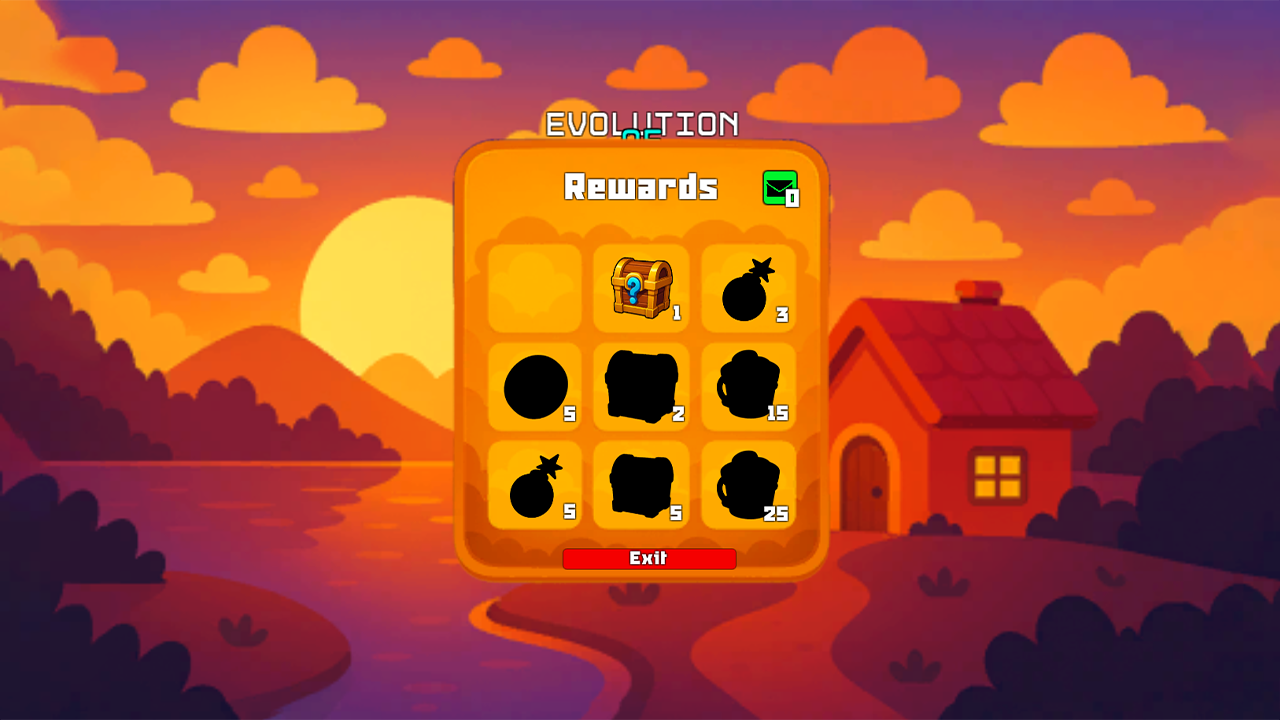Click the mail counter showing 0
Image resolution: width=1280 pixels, height=720 pixels.
(x=793, y=197)
